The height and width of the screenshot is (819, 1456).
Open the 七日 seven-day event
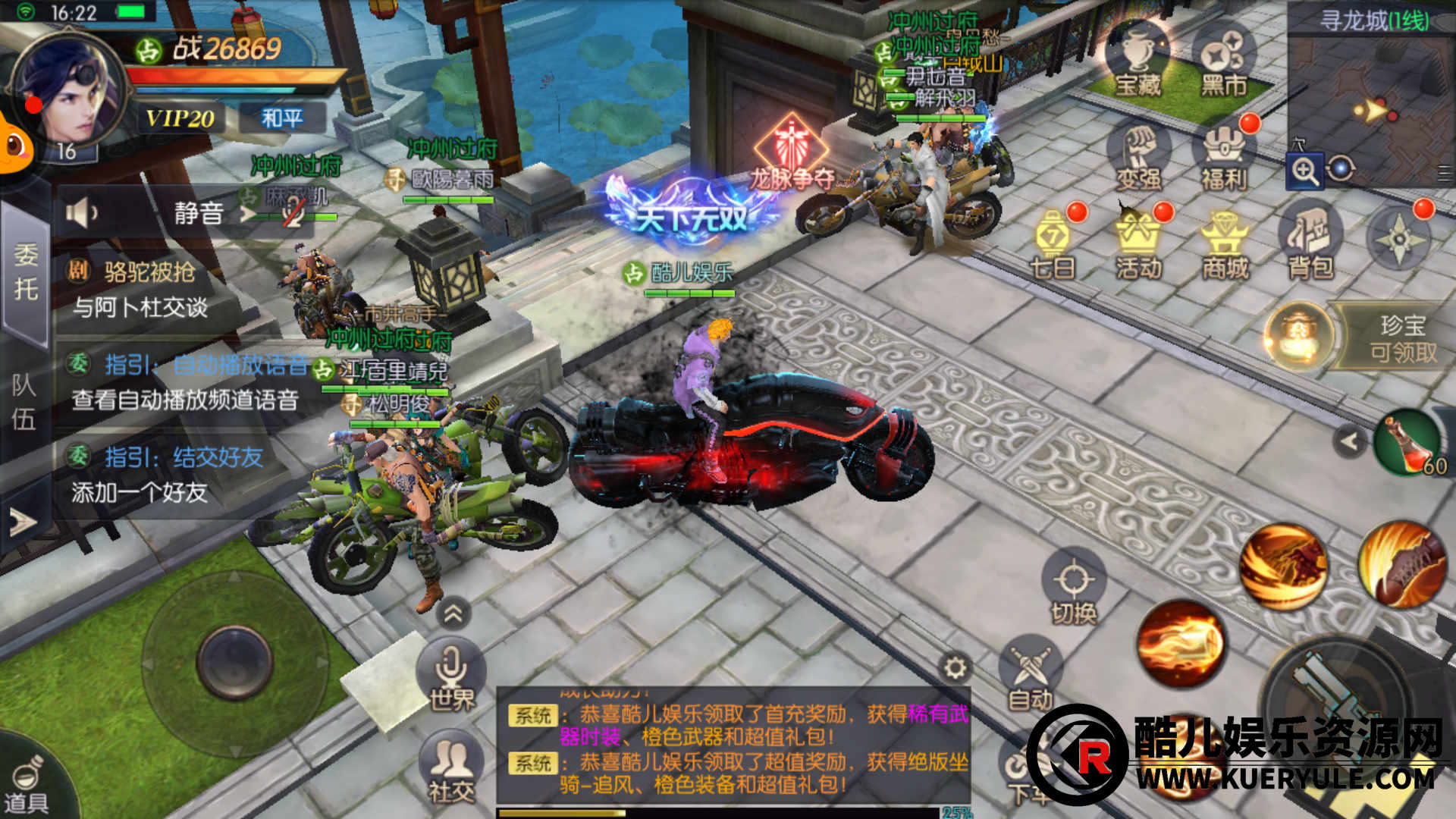[1053, 244]
